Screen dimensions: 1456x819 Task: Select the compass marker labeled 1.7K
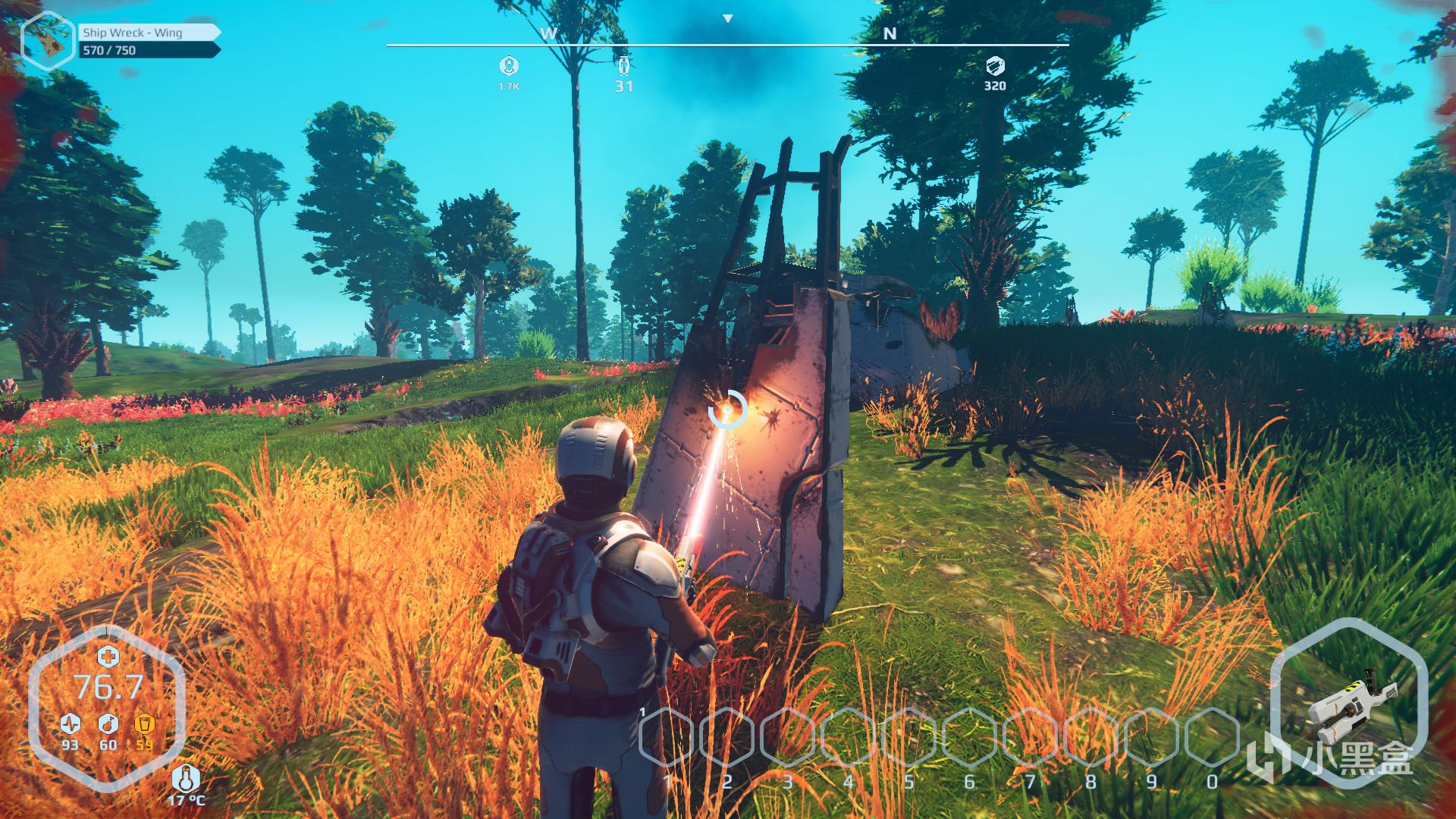click(x=509, y=66)
